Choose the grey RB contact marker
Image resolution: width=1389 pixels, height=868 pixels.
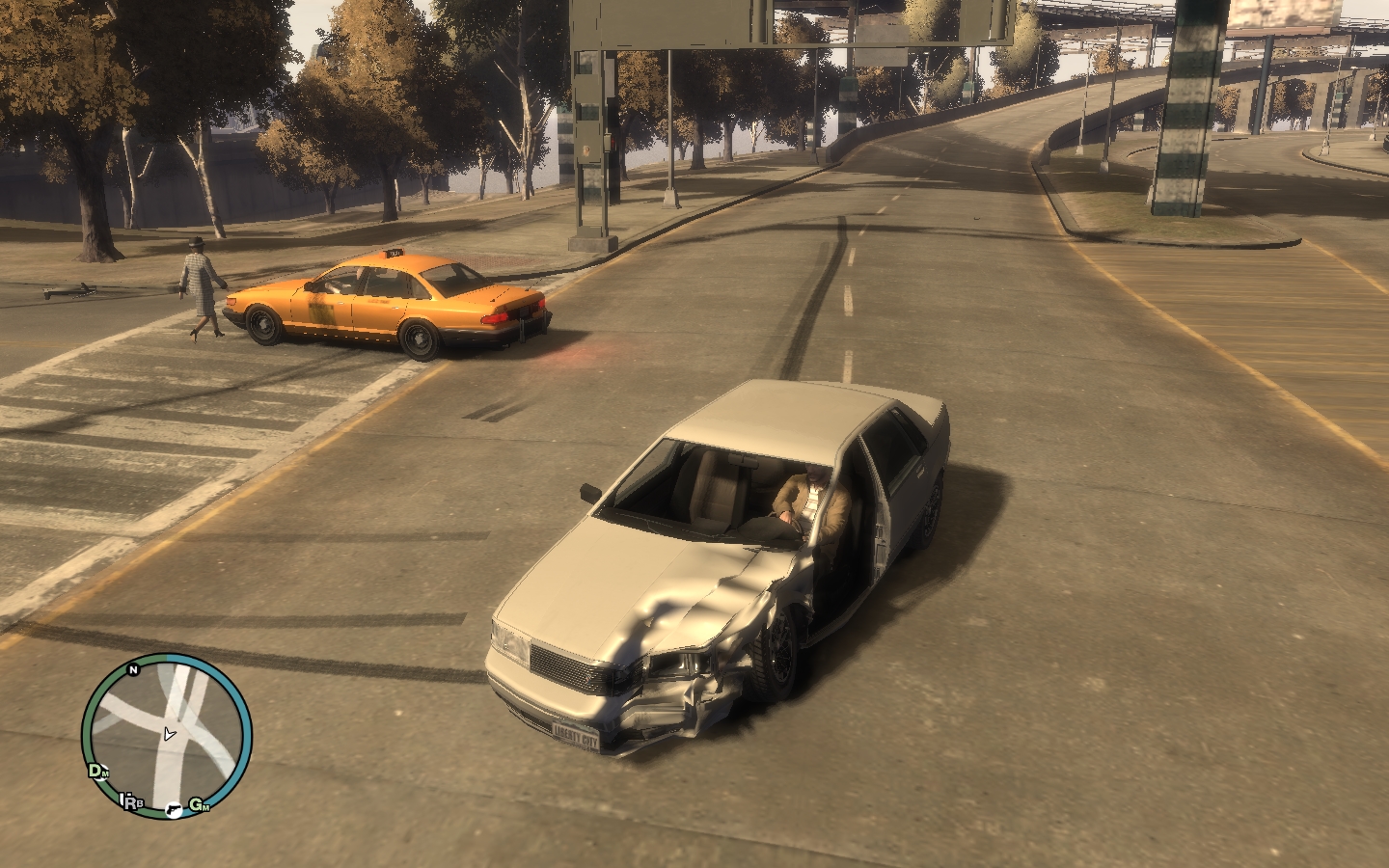131,801
